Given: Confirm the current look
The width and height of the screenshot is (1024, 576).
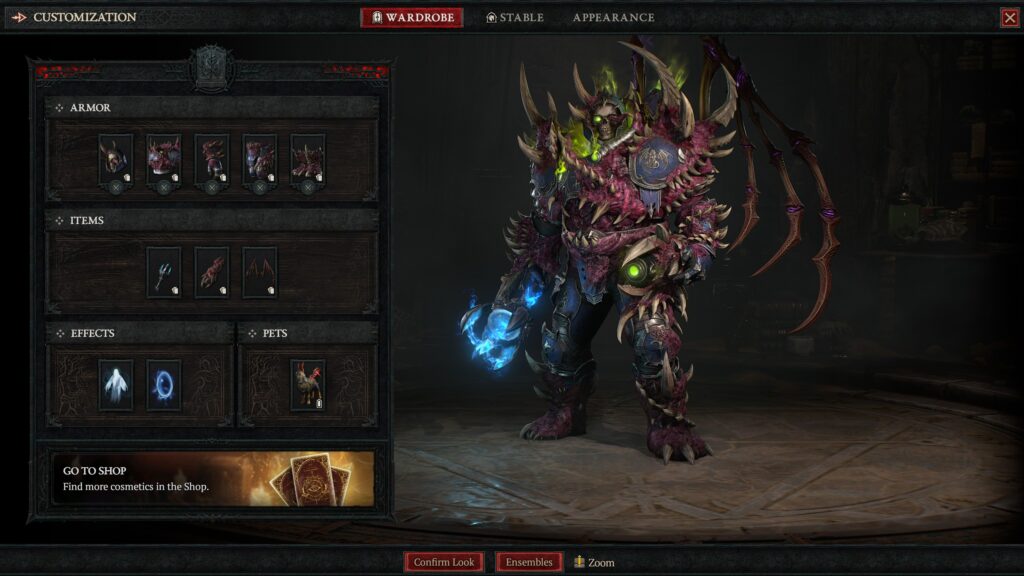Looking at the screenshot, I should (x=444, y=562).
